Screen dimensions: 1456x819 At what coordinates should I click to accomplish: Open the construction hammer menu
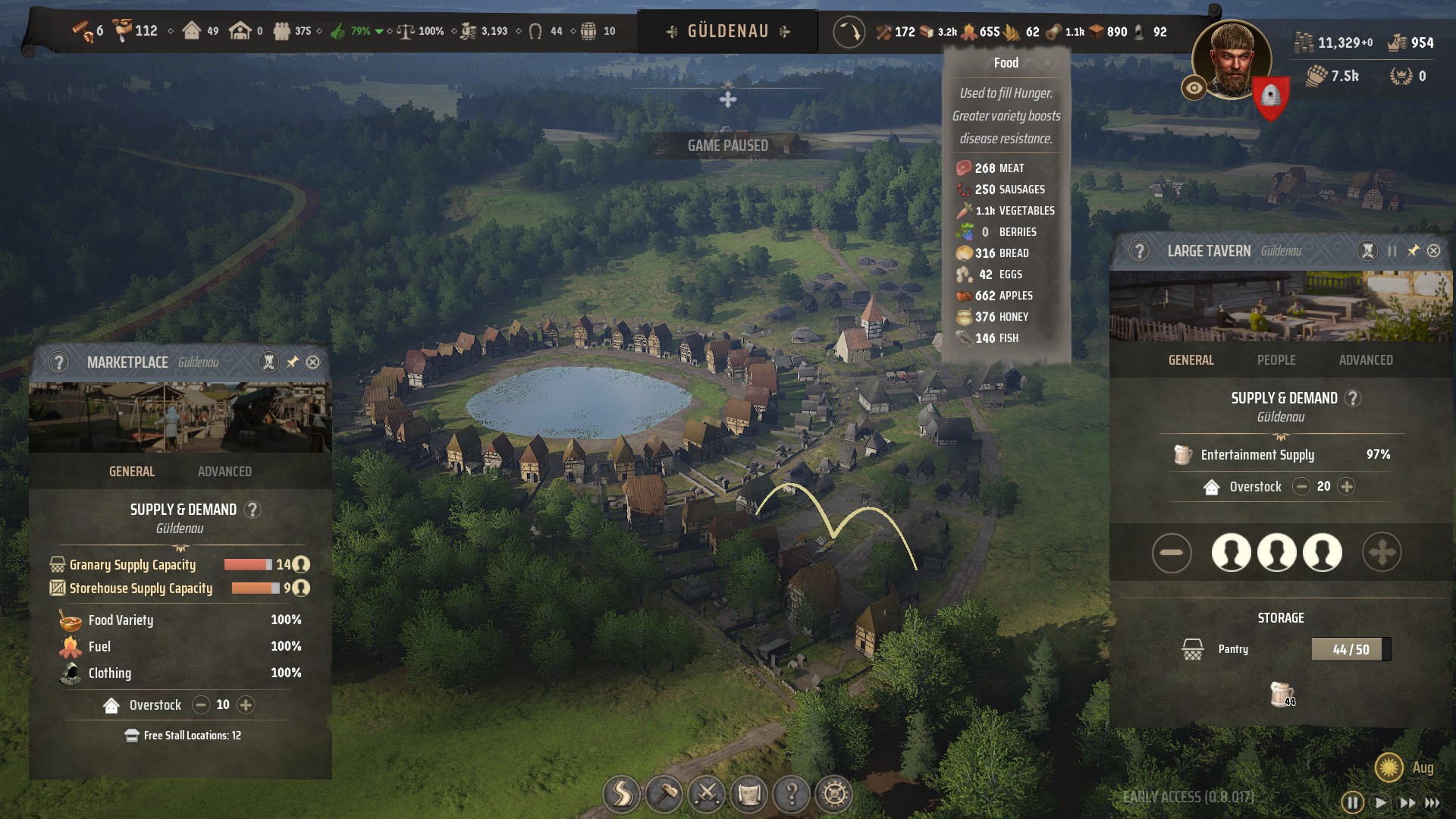click(664, 794)
